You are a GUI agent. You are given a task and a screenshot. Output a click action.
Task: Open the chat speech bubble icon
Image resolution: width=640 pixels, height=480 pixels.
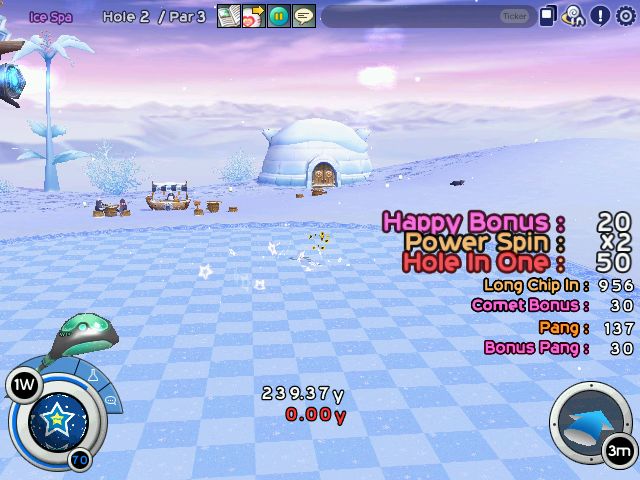click(x=304, y=16)
